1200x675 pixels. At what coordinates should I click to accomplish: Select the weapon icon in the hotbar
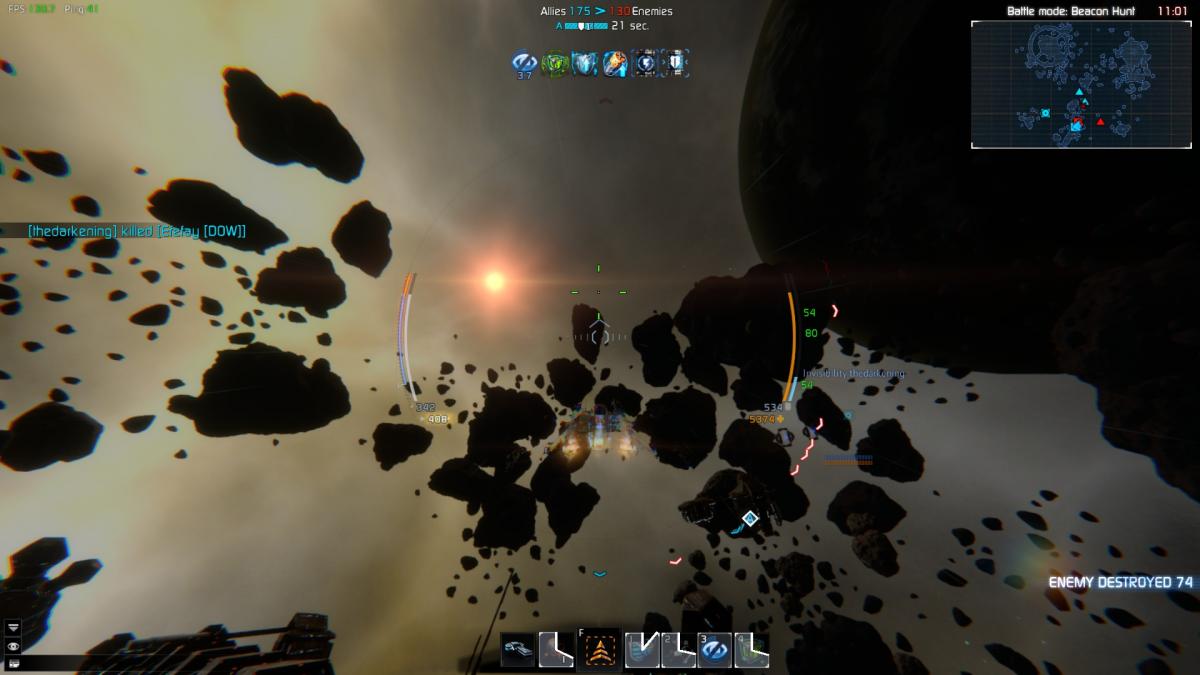518,650
